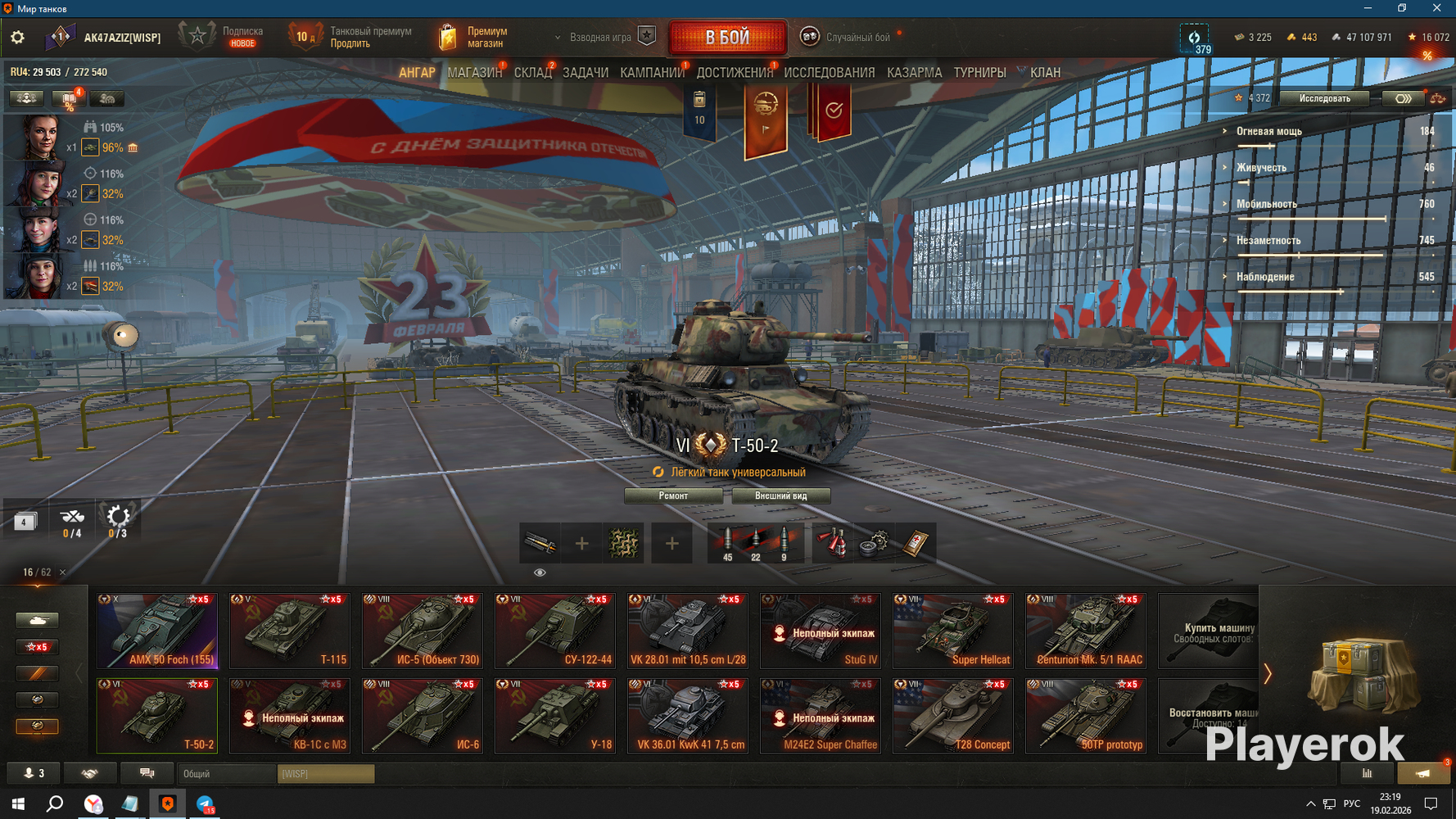Image resolution: width=1456 pixels, height=819 pixels.
Task: Go to the ИССЛЕДОВАНИЯ research tab
Action: (x=829, y=73)
